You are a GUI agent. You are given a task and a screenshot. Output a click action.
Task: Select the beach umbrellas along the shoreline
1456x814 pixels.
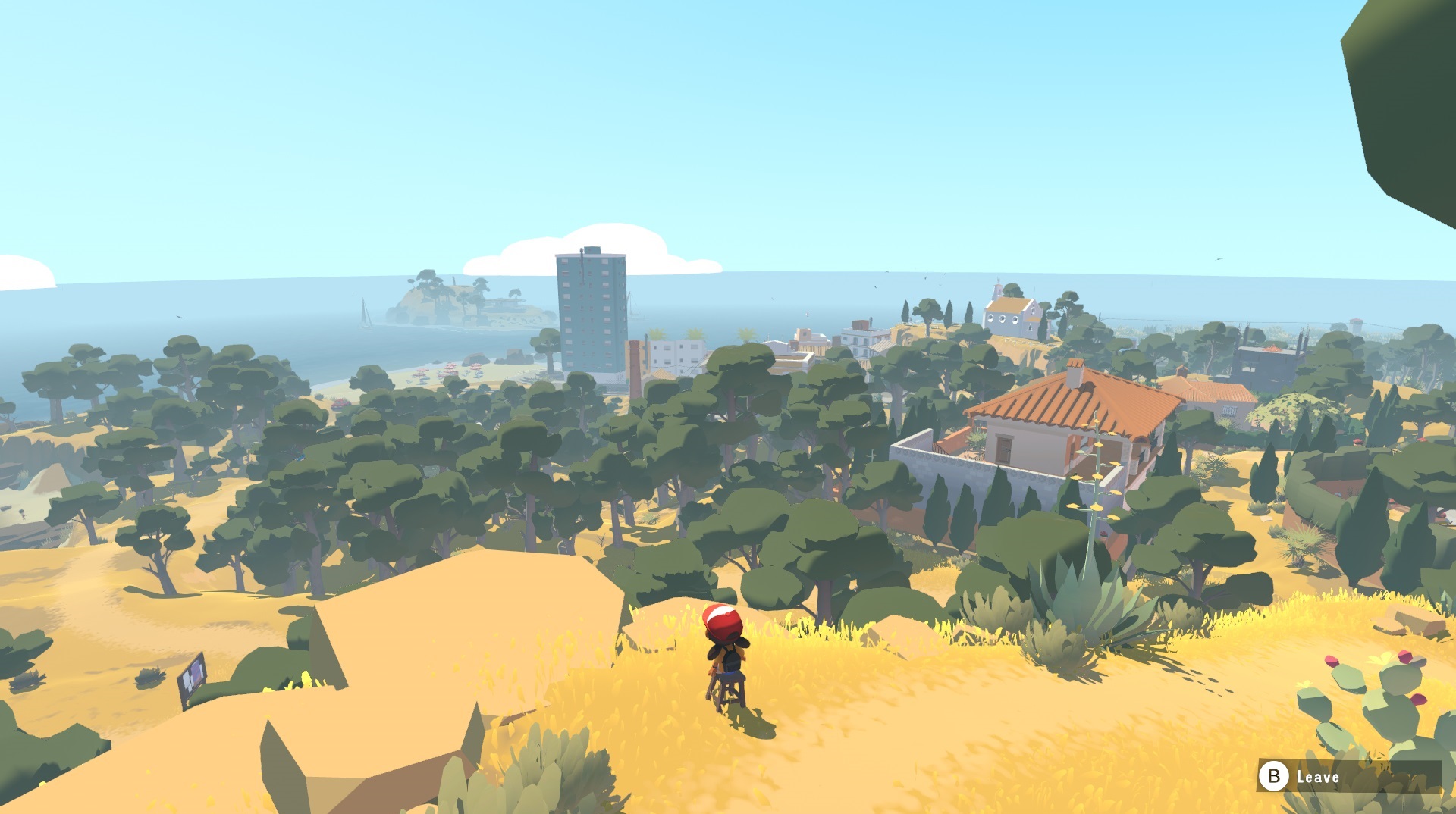[x=451, y=371]
